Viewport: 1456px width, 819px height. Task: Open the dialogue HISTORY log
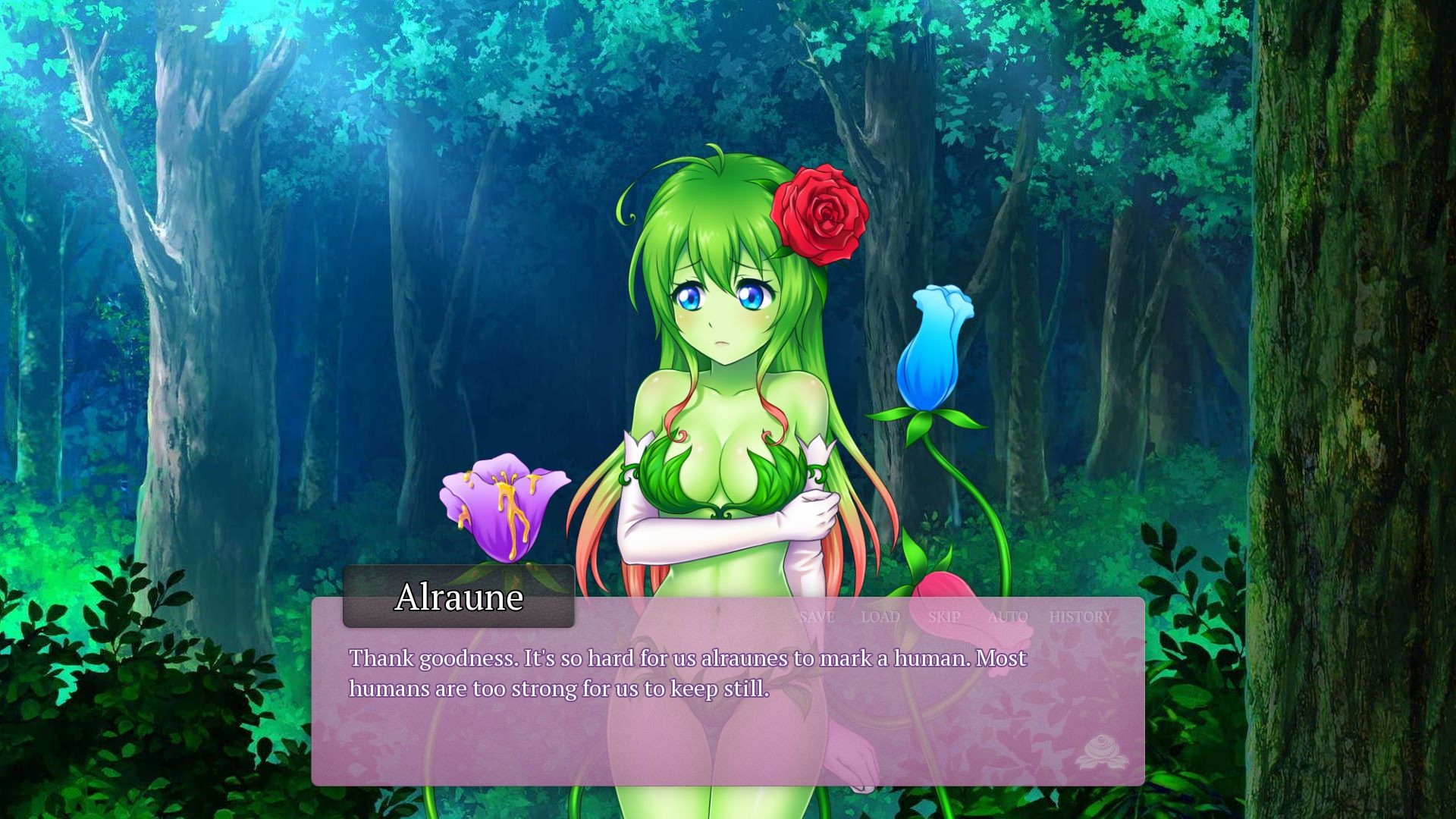click(1082, 617)
